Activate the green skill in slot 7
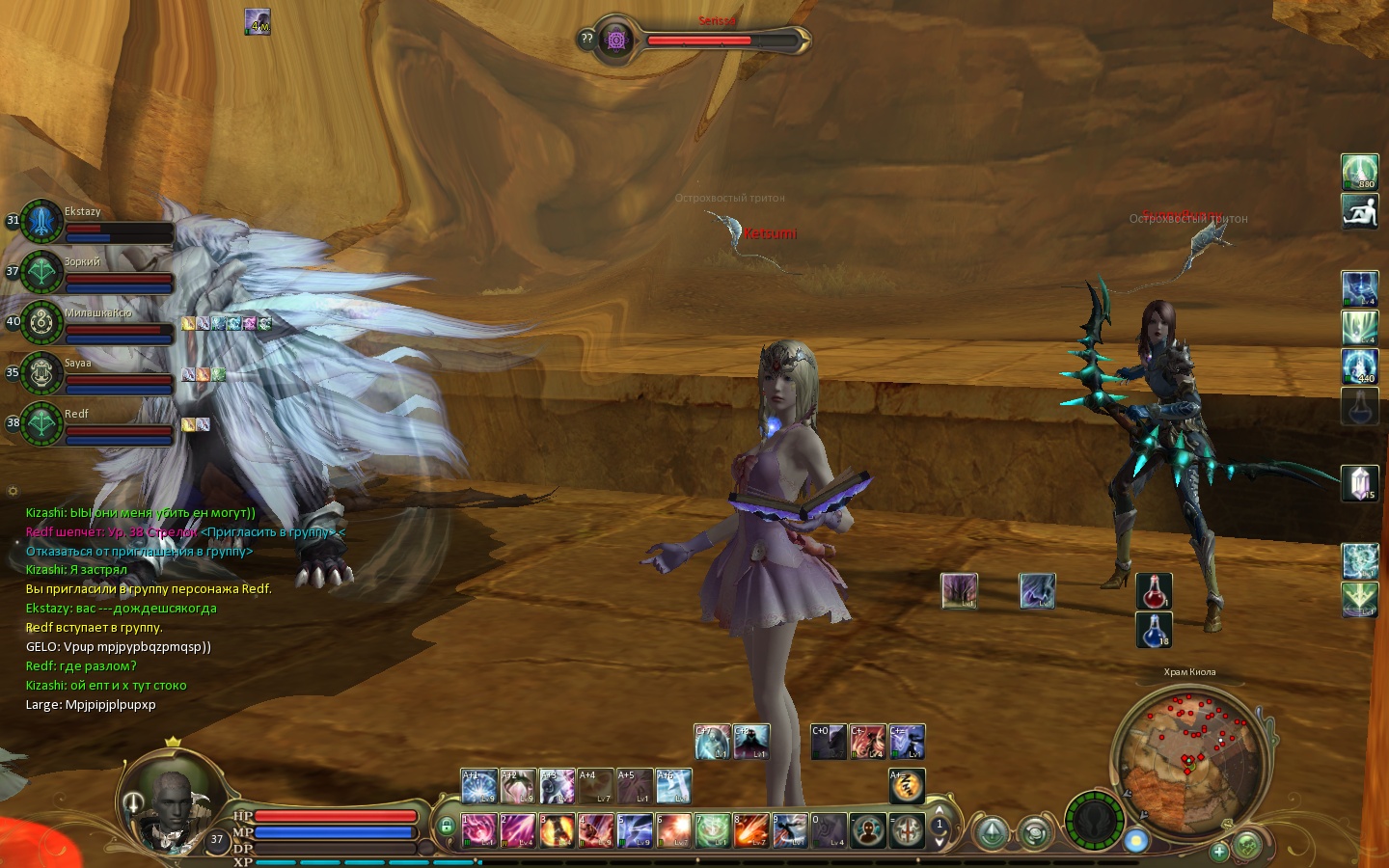Screen dimensions: 1389x868 point(712,829)
